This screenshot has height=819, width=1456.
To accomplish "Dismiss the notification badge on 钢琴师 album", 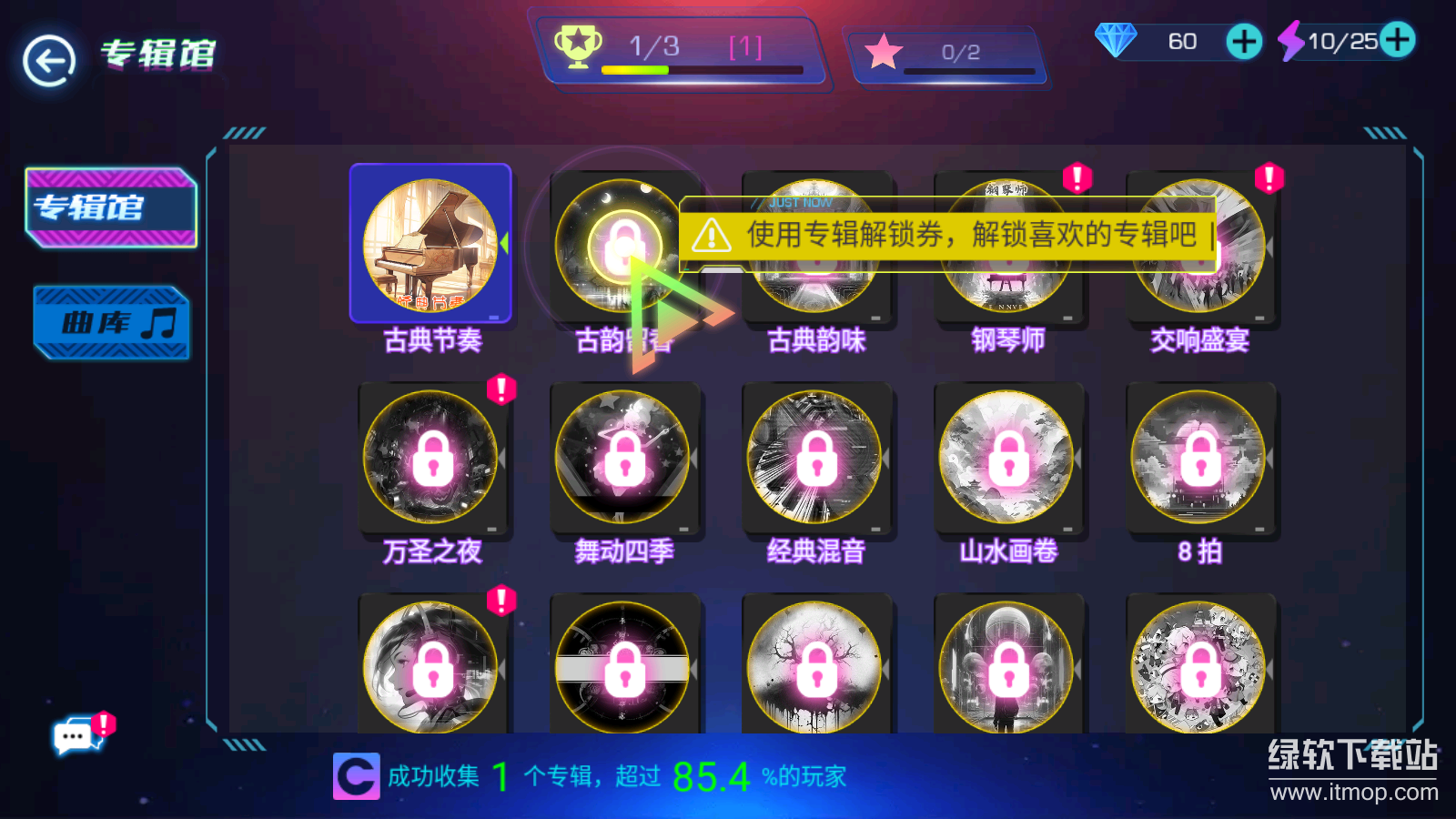I will click(x=1078, y=178).
